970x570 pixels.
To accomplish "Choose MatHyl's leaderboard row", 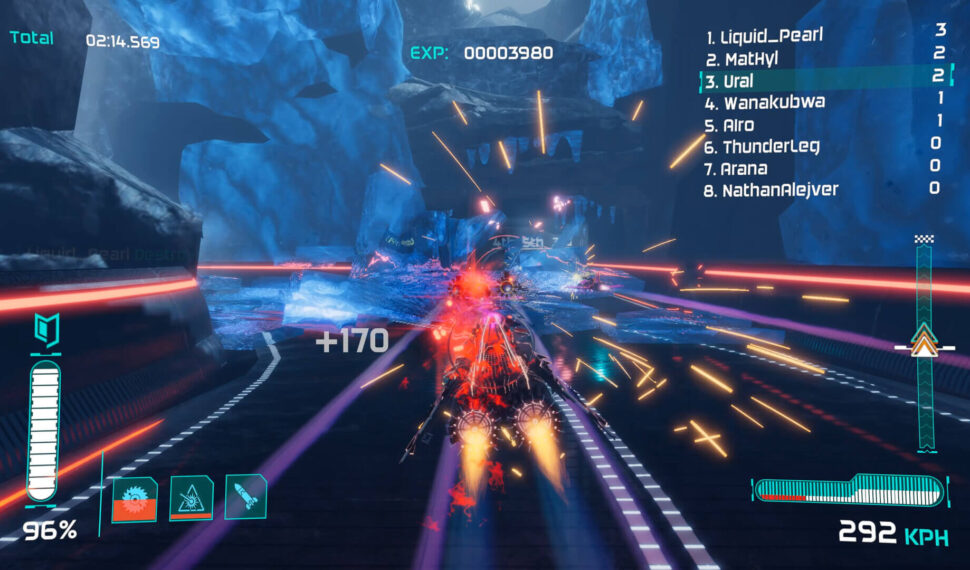I will tap(744, 59).
